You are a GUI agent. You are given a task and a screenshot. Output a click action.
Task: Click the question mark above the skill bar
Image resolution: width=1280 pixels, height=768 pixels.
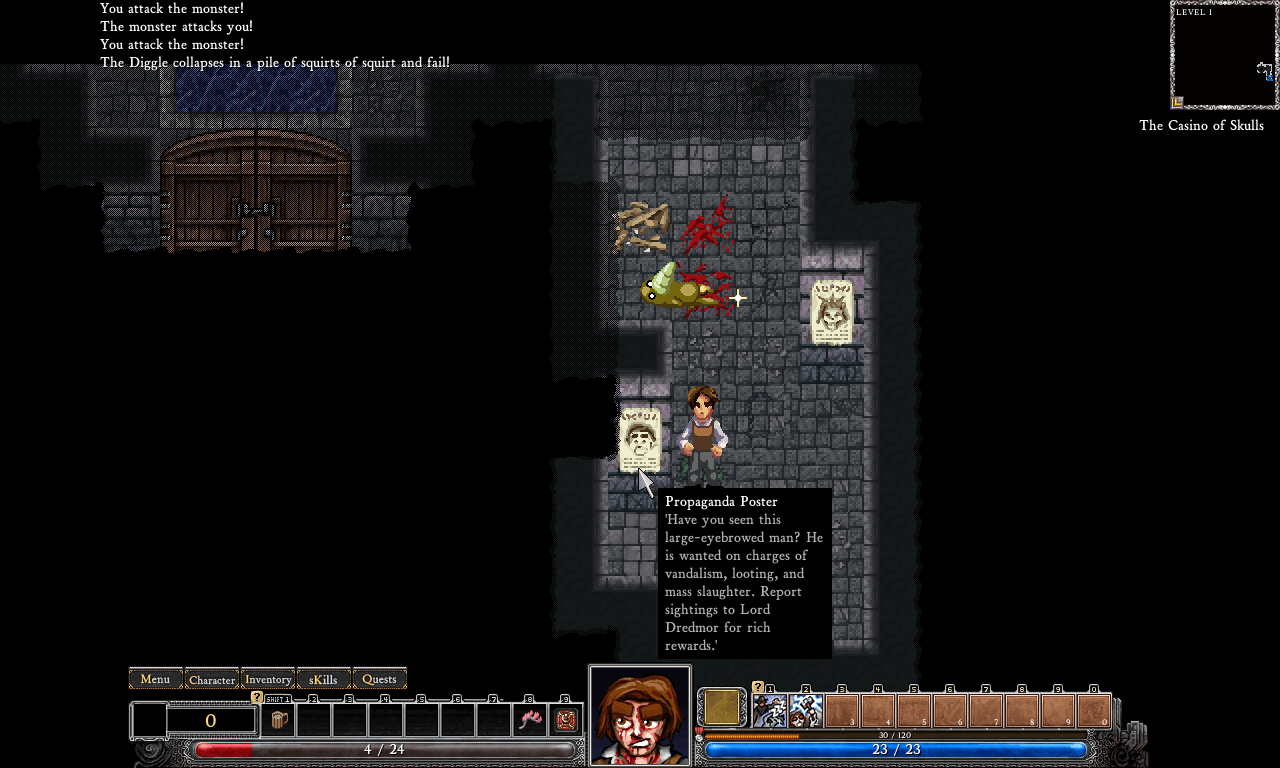tap(757, 687)
